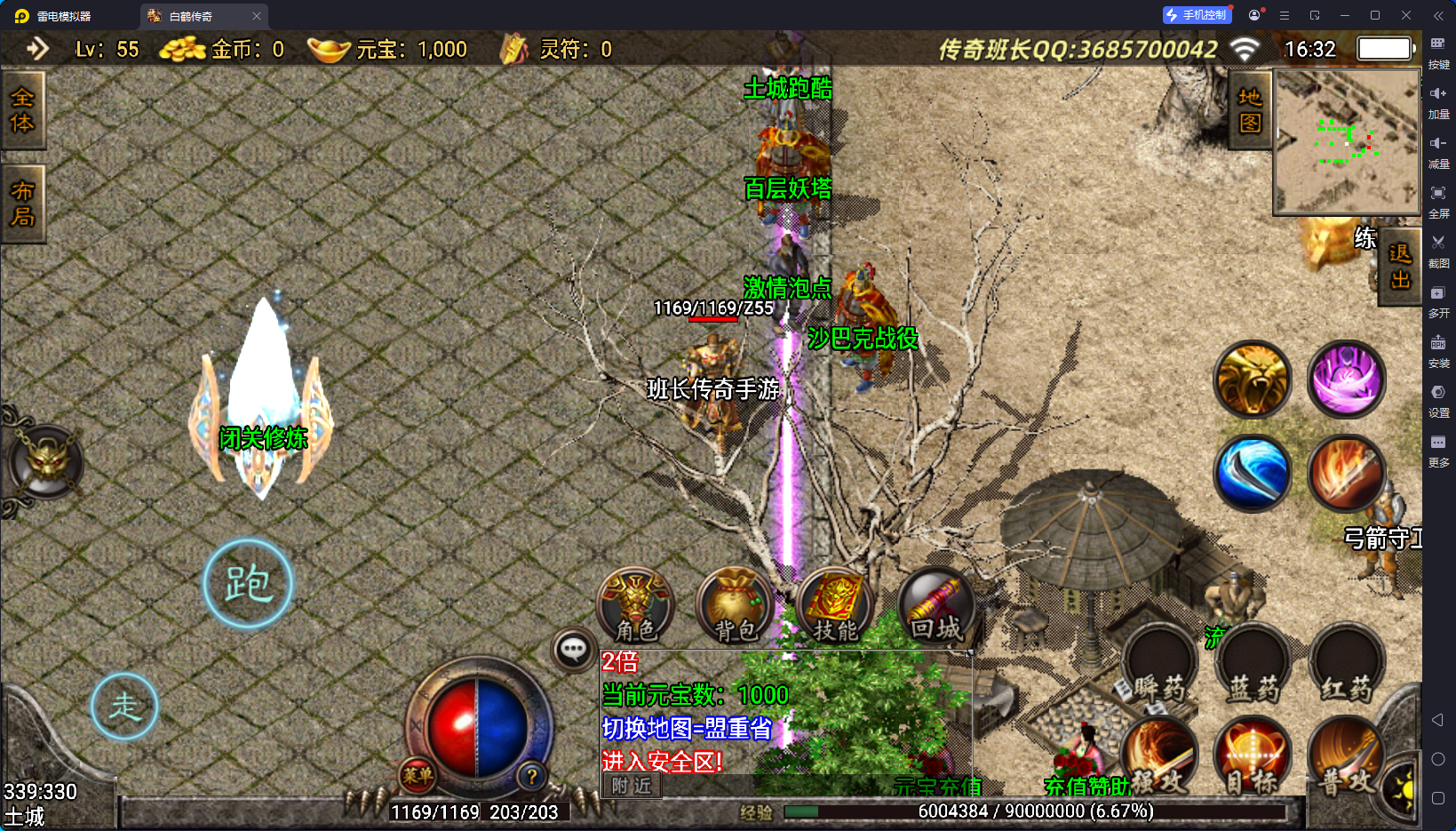Use the 红药 red potion slot
Viewport: 1456px width, 831px height.
(x=1347, y=667)
